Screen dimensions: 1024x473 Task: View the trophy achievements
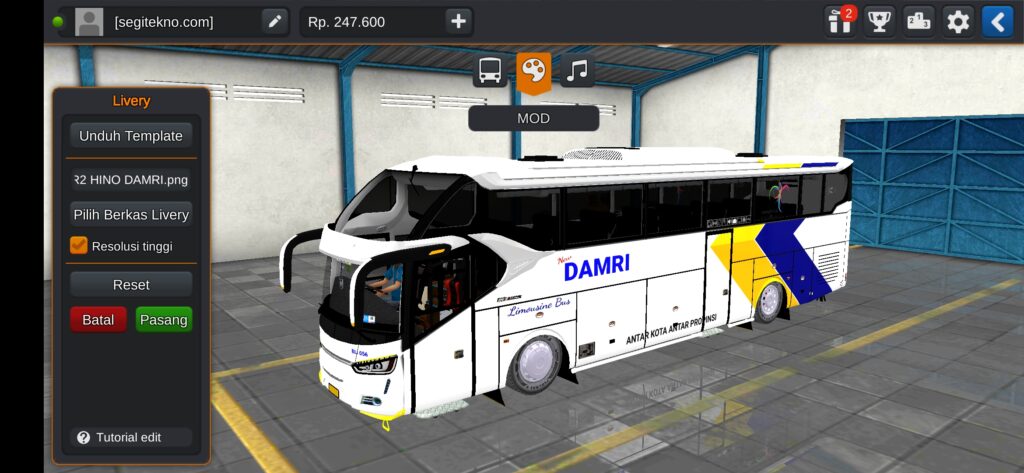(x=879, y=21)
